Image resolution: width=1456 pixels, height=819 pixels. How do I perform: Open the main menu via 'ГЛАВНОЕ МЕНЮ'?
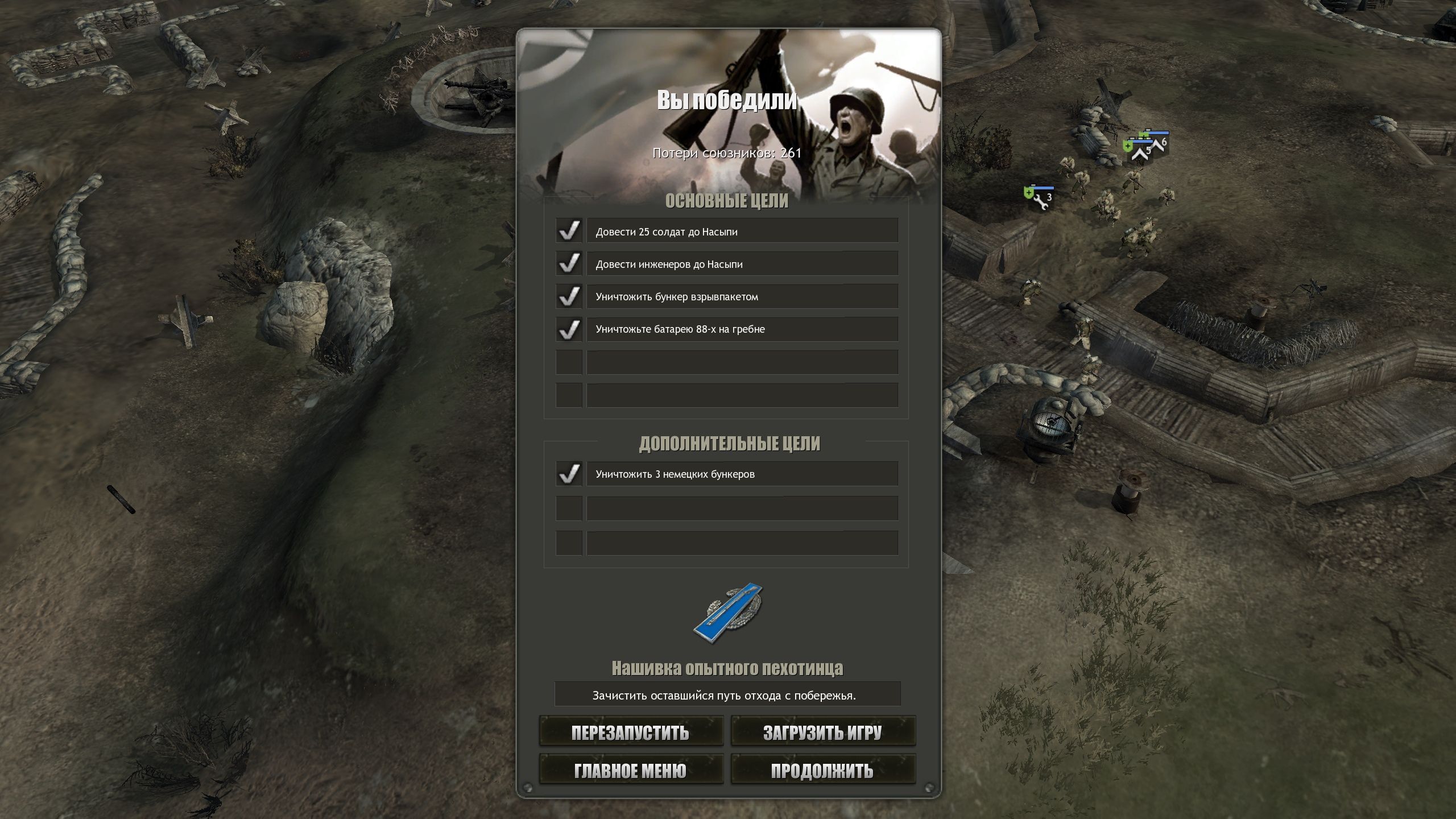[x=631, y=770]
